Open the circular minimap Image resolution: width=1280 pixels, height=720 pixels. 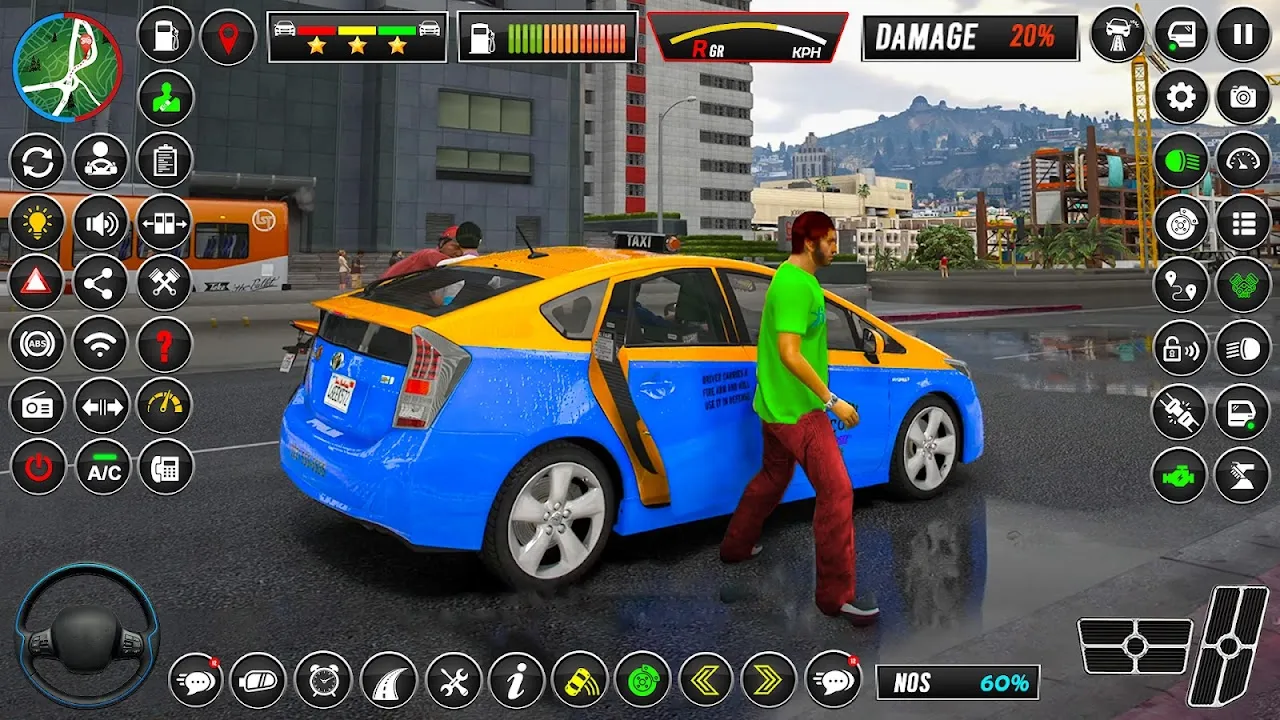click(67, 67)
